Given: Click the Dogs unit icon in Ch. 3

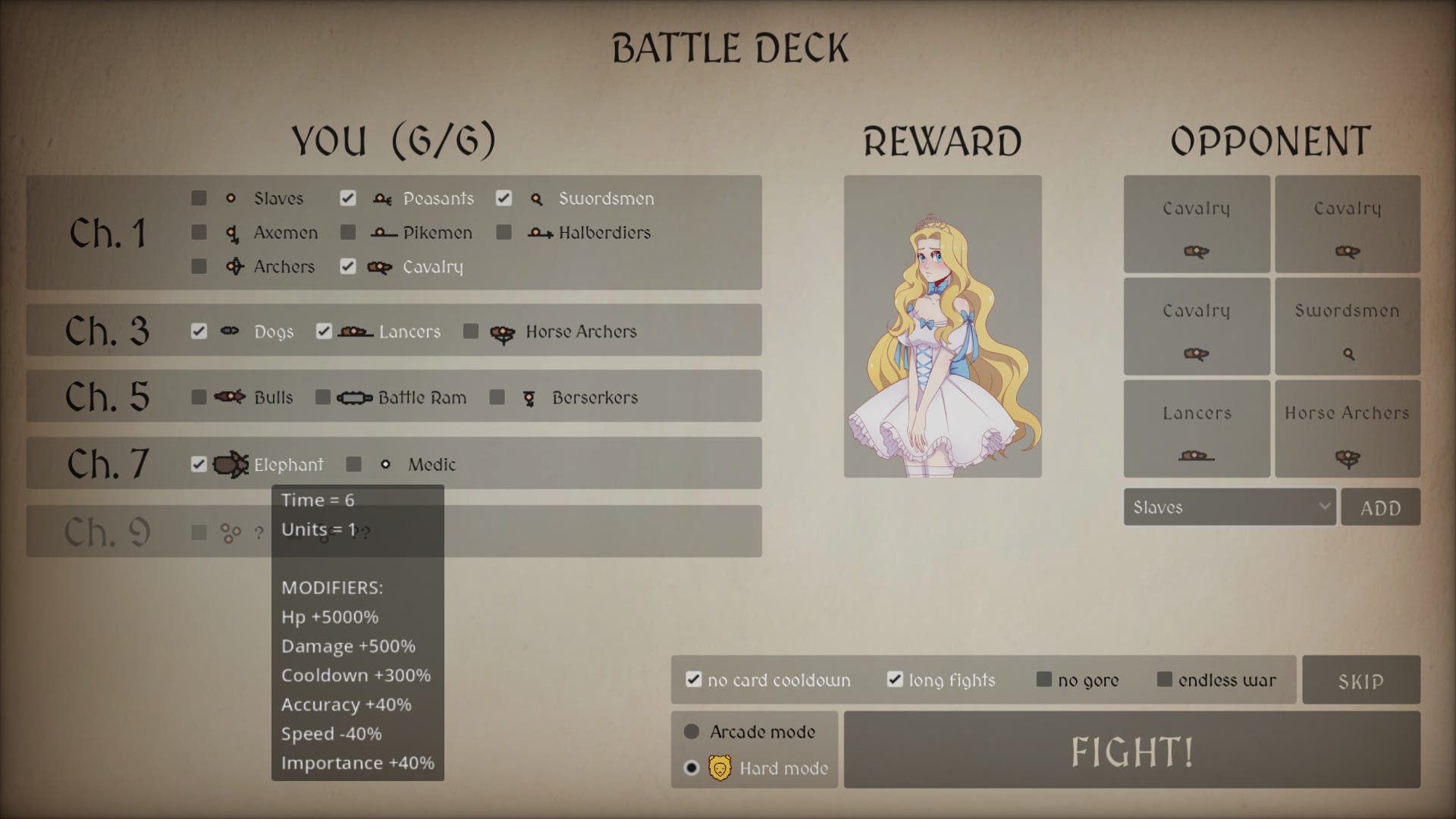Looking at the screenshot, I should pyautogui.click(x=229, y=331).
